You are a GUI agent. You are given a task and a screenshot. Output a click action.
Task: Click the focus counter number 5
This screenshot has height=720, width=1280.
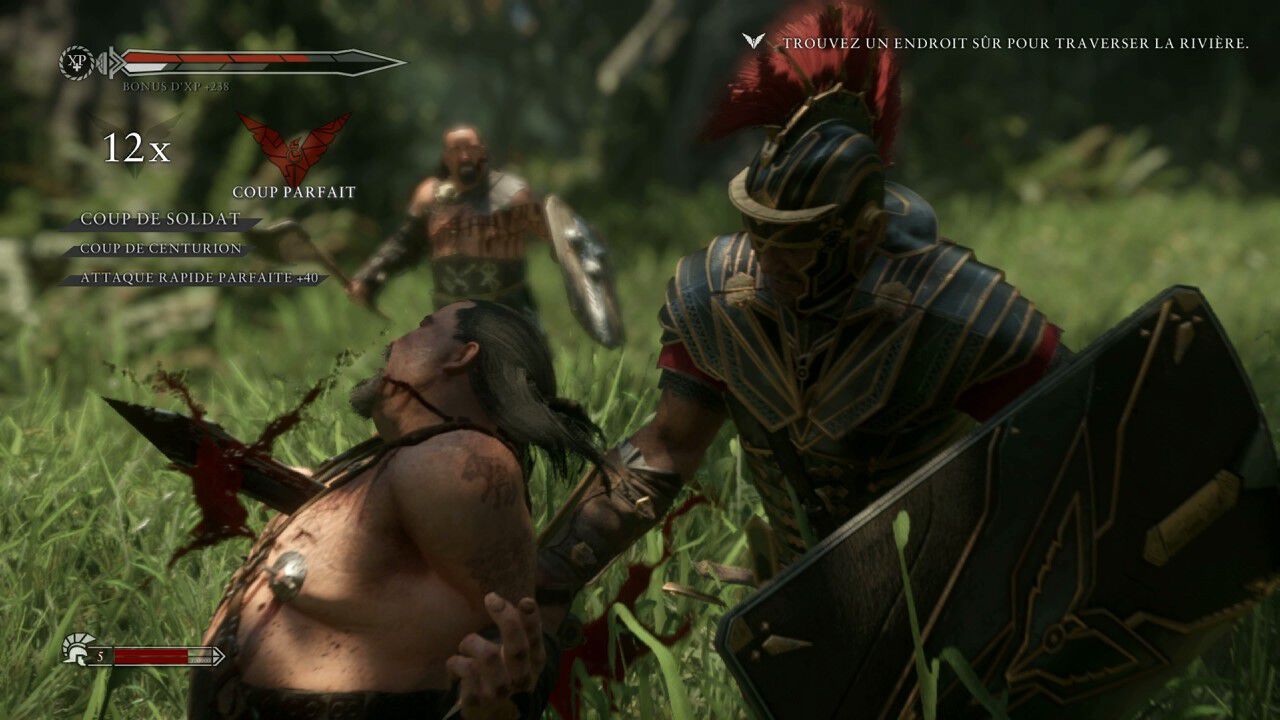tap(99, 658)
